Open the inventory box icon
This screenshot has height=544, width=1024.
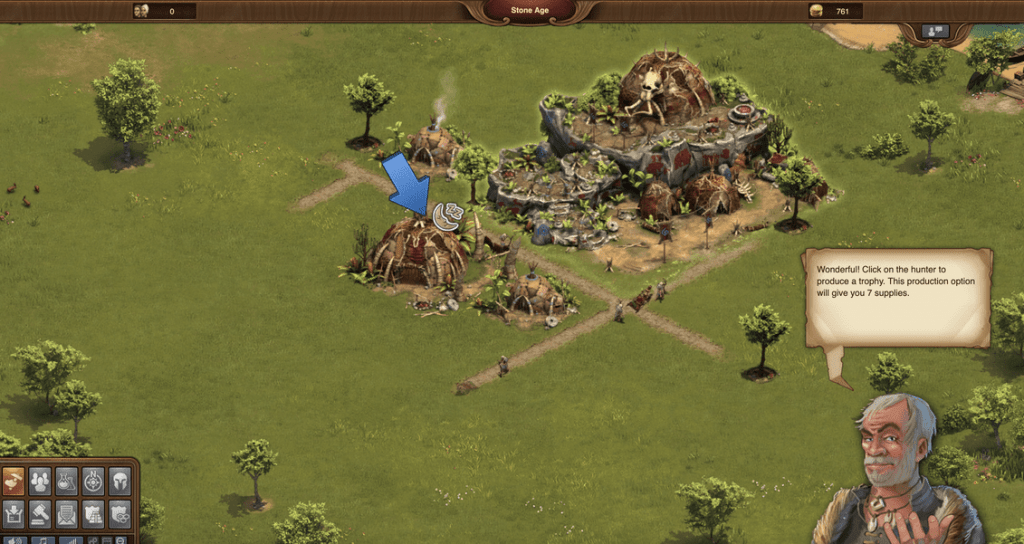(14, 514)
